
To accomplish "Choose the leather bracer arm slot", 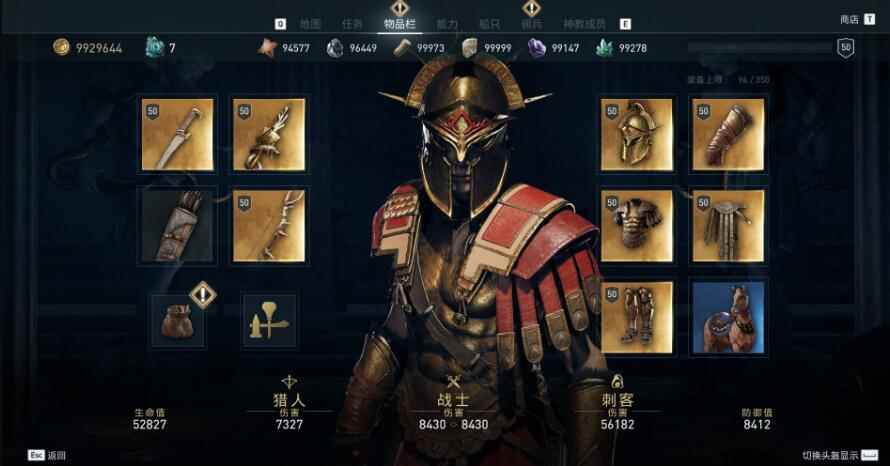I will [728, 134].
